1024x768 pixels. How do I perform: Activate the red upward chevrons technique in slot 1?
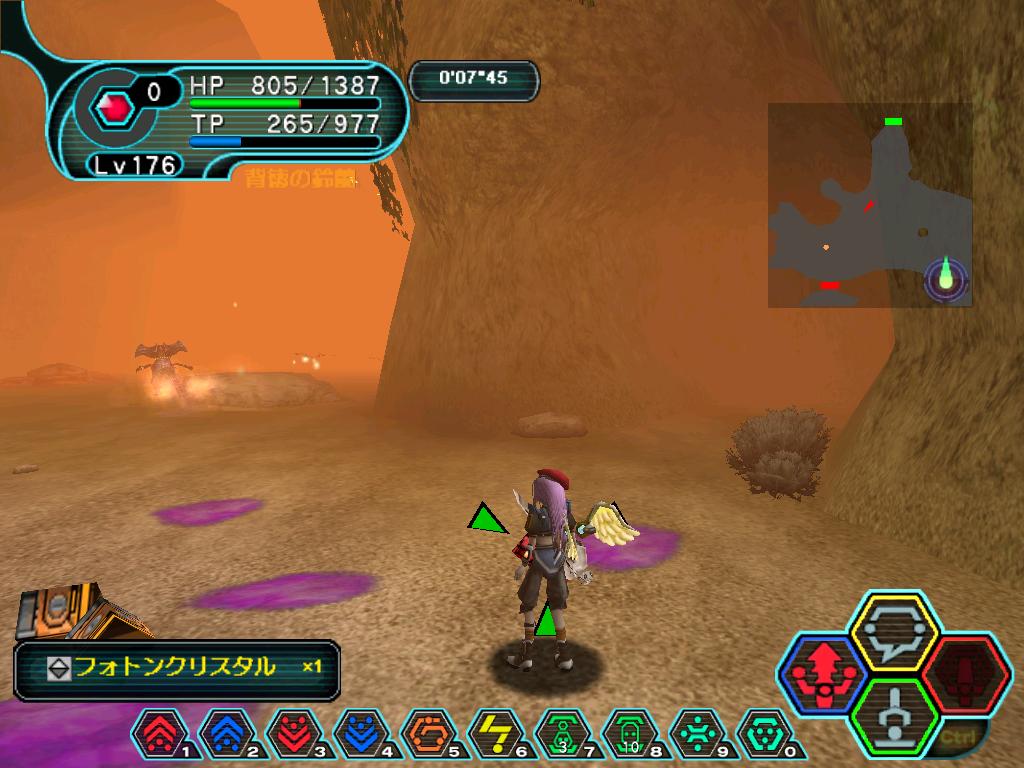coord(158,734)
